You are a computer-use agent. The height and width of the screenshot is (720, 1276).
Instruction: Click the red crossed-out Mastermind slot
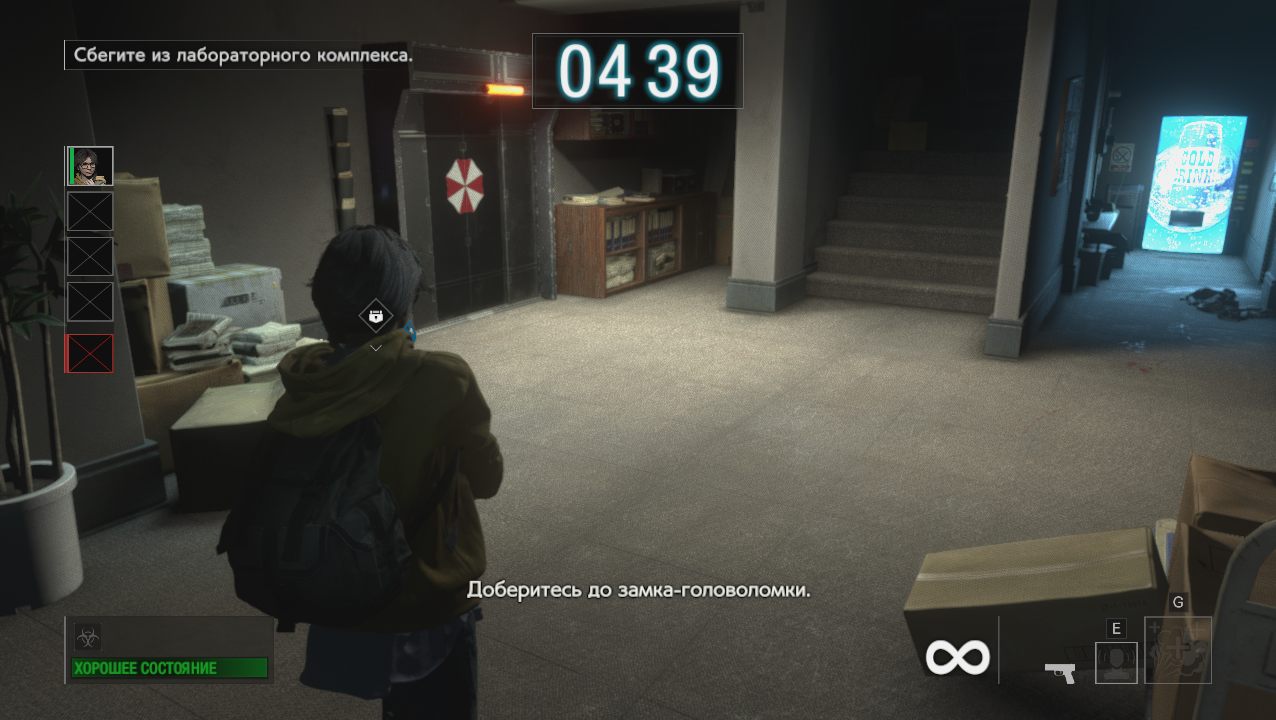point(90,353)
